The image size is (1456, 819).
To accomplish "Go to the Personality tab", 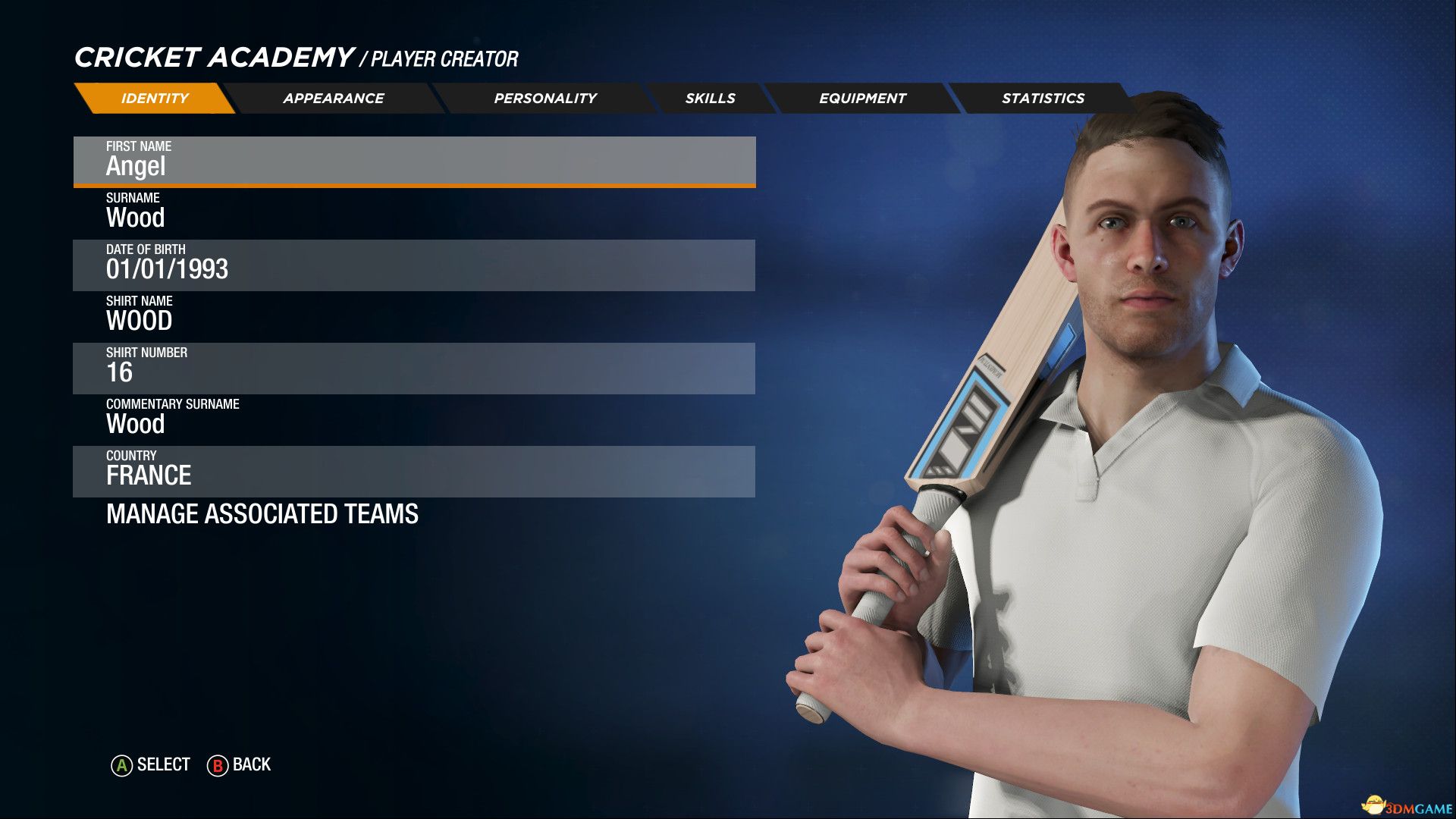I will (x=545, y=99).
